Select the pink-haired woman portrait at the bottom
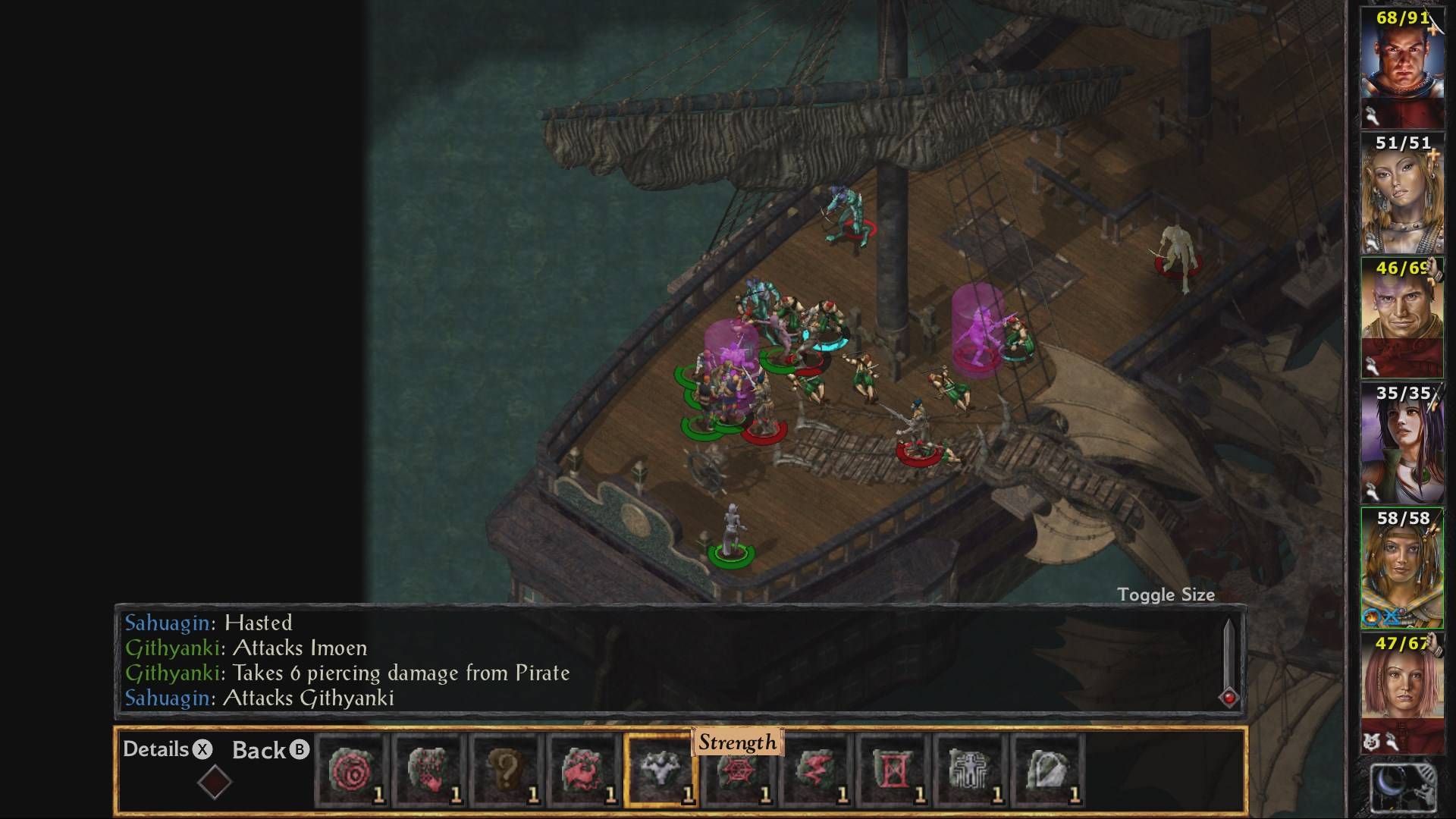The image size is (1456, 819). [x=1402, y=692]
